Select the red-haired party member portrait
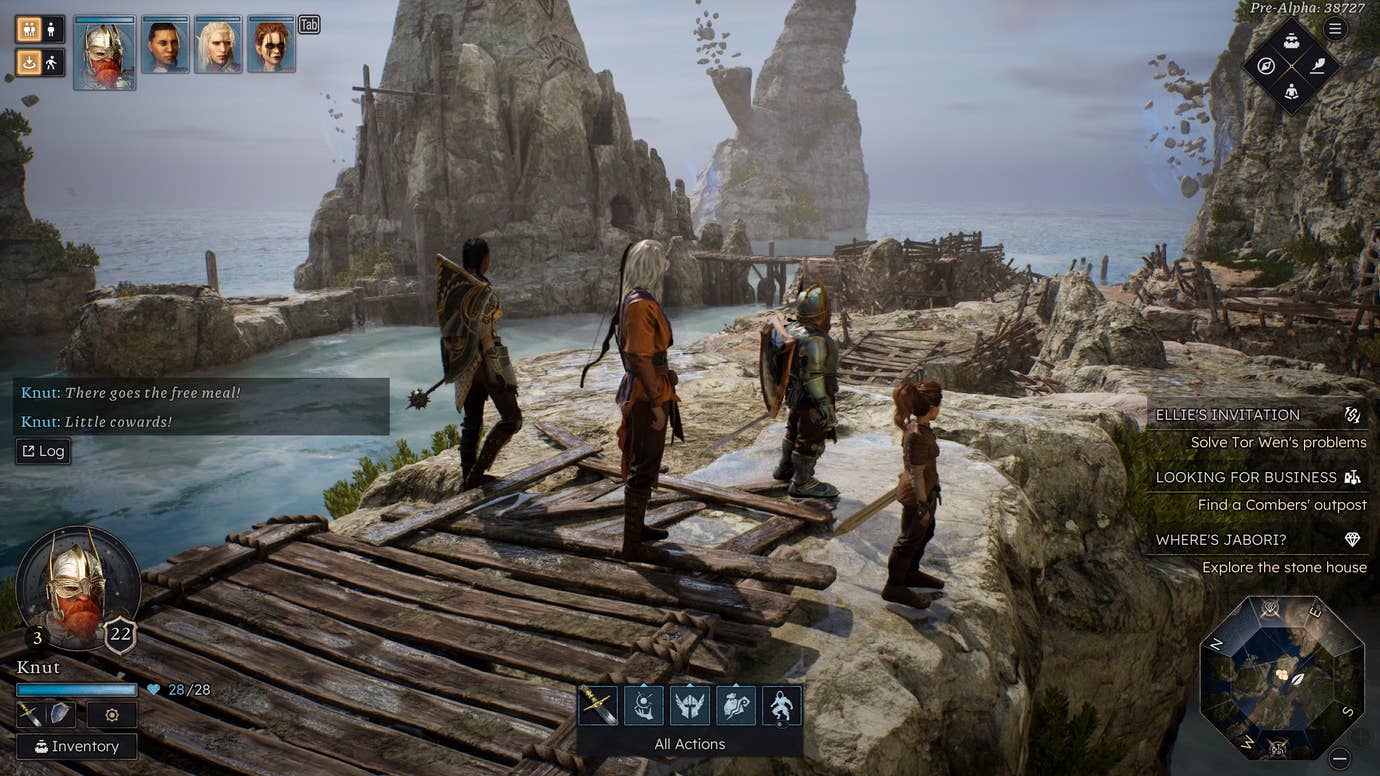Screen dimensions: 1380x776 pos(271,45)
